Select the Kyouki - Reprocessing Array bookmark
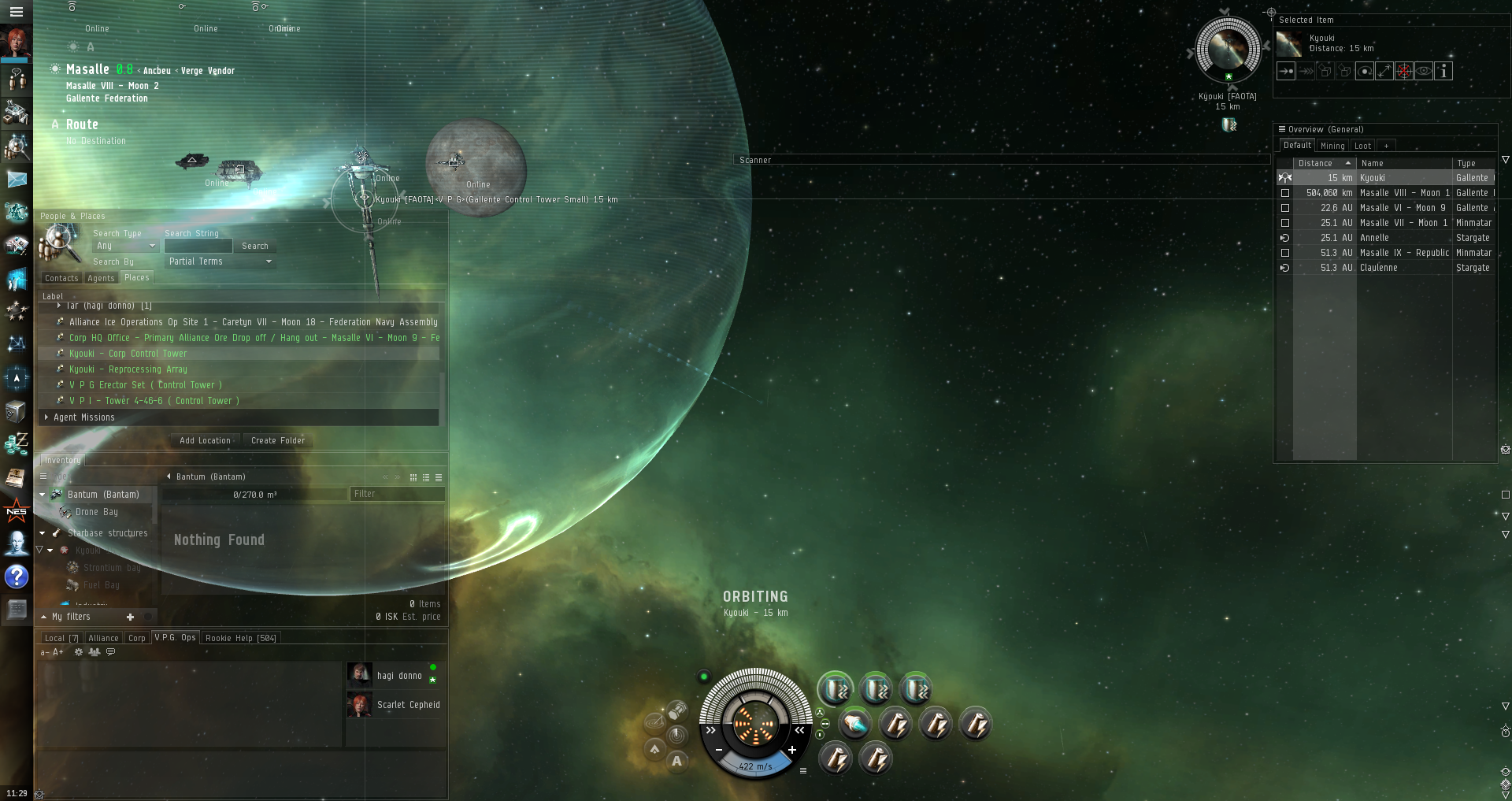 pyautogui.click(x=128, y=369)
